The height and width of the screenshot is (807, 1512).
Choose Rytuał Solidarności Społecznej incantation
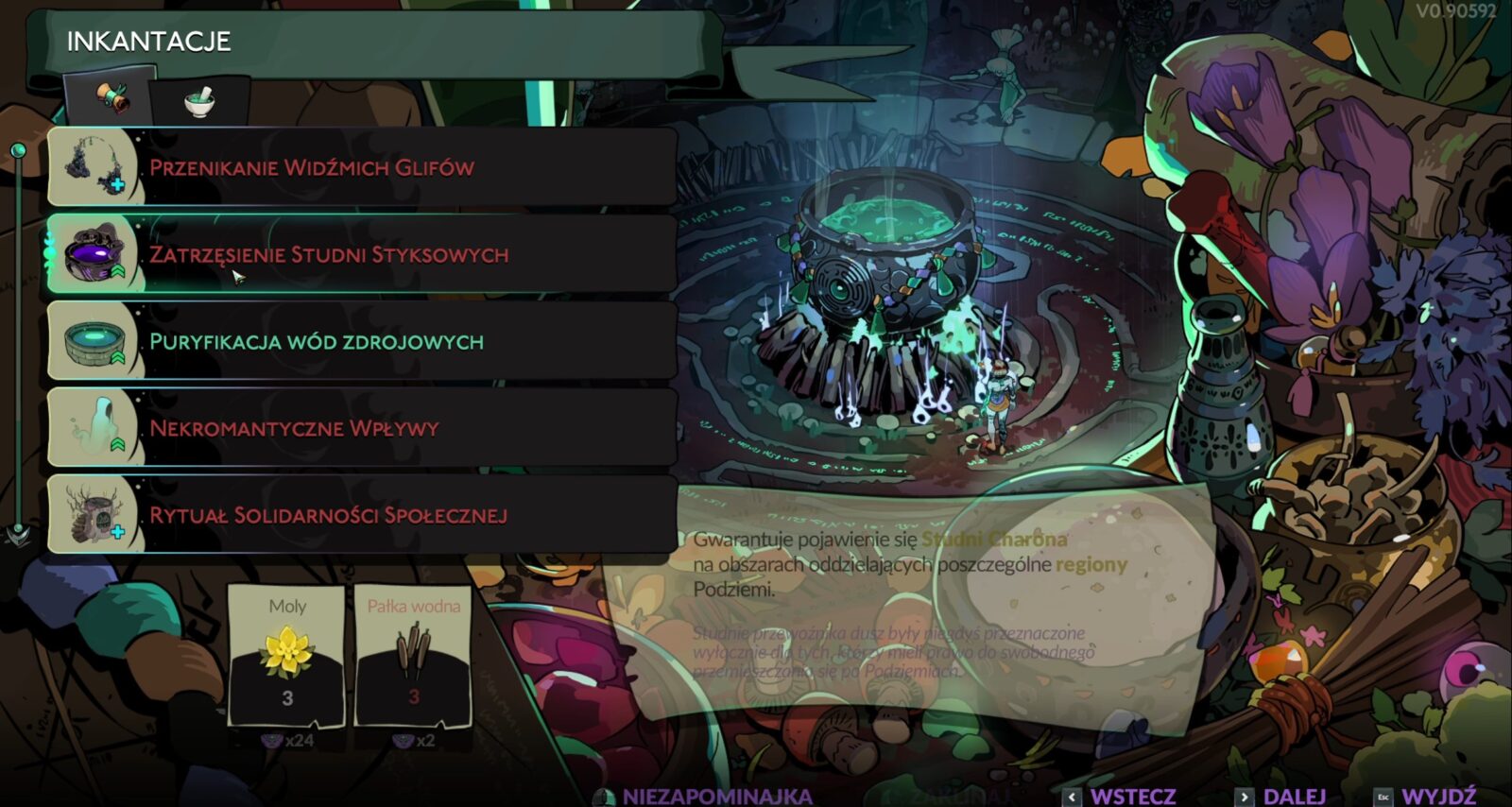click(362, 515)
